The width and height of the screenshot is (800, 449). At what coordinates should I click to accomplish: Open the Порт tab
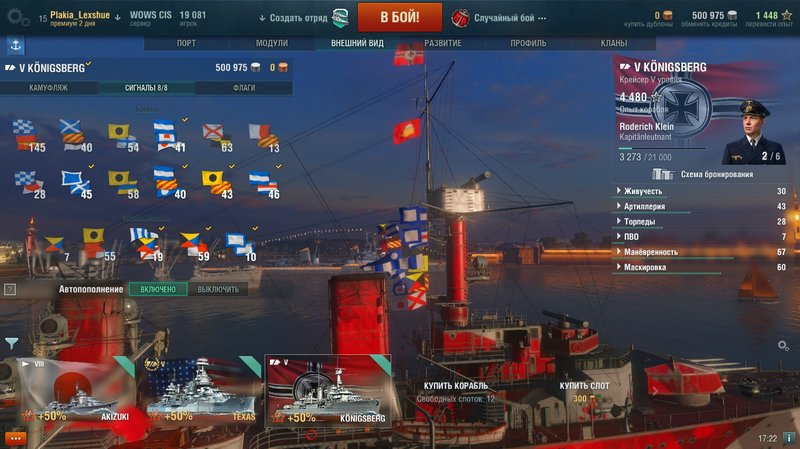click(186, 44)
